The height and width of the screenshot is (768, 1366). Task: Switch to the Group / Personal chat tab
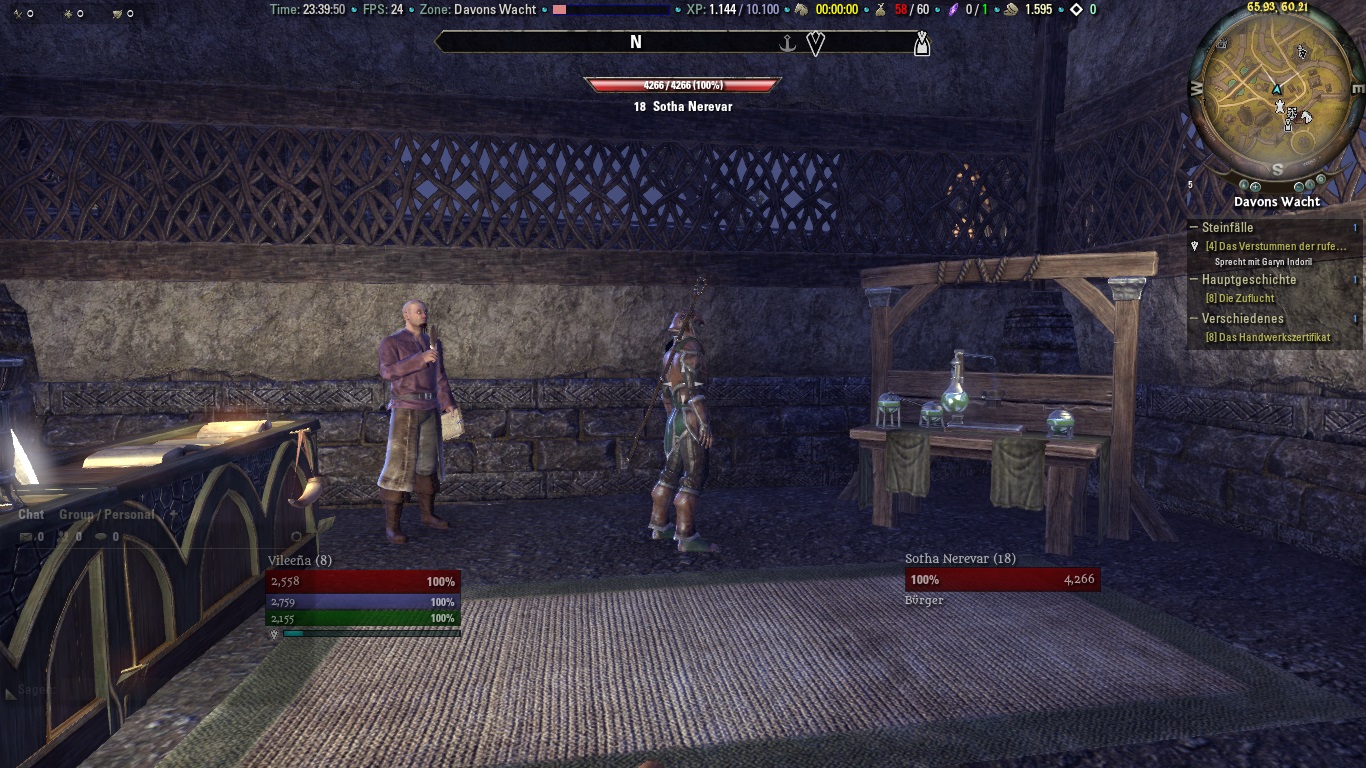[106, 514]
